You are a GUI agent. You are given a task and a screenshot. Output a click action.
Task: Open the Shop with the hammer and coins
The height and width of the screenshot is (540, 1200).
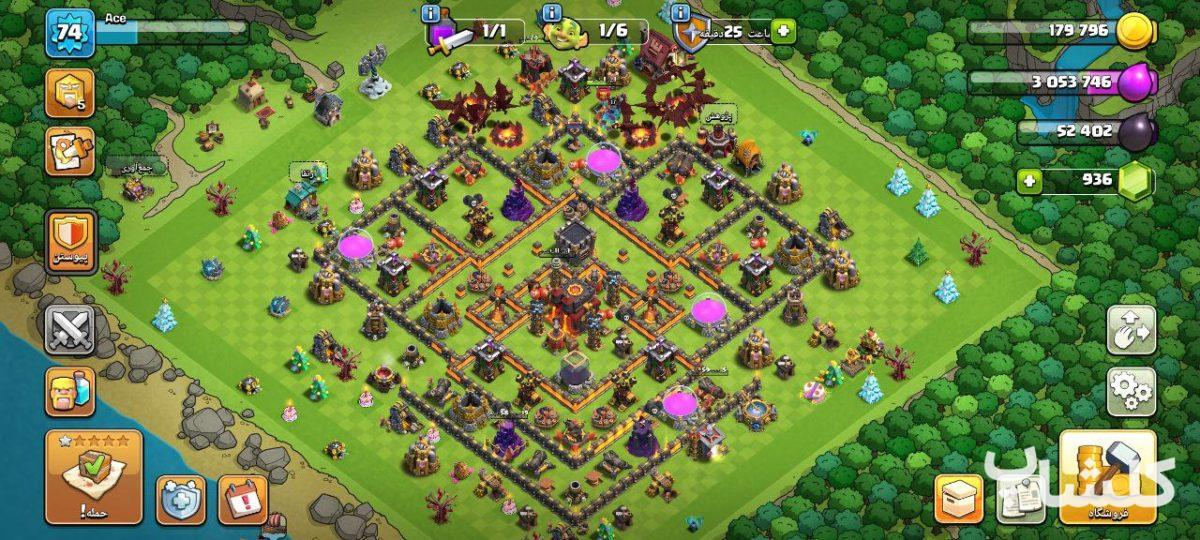[1107, 477]
